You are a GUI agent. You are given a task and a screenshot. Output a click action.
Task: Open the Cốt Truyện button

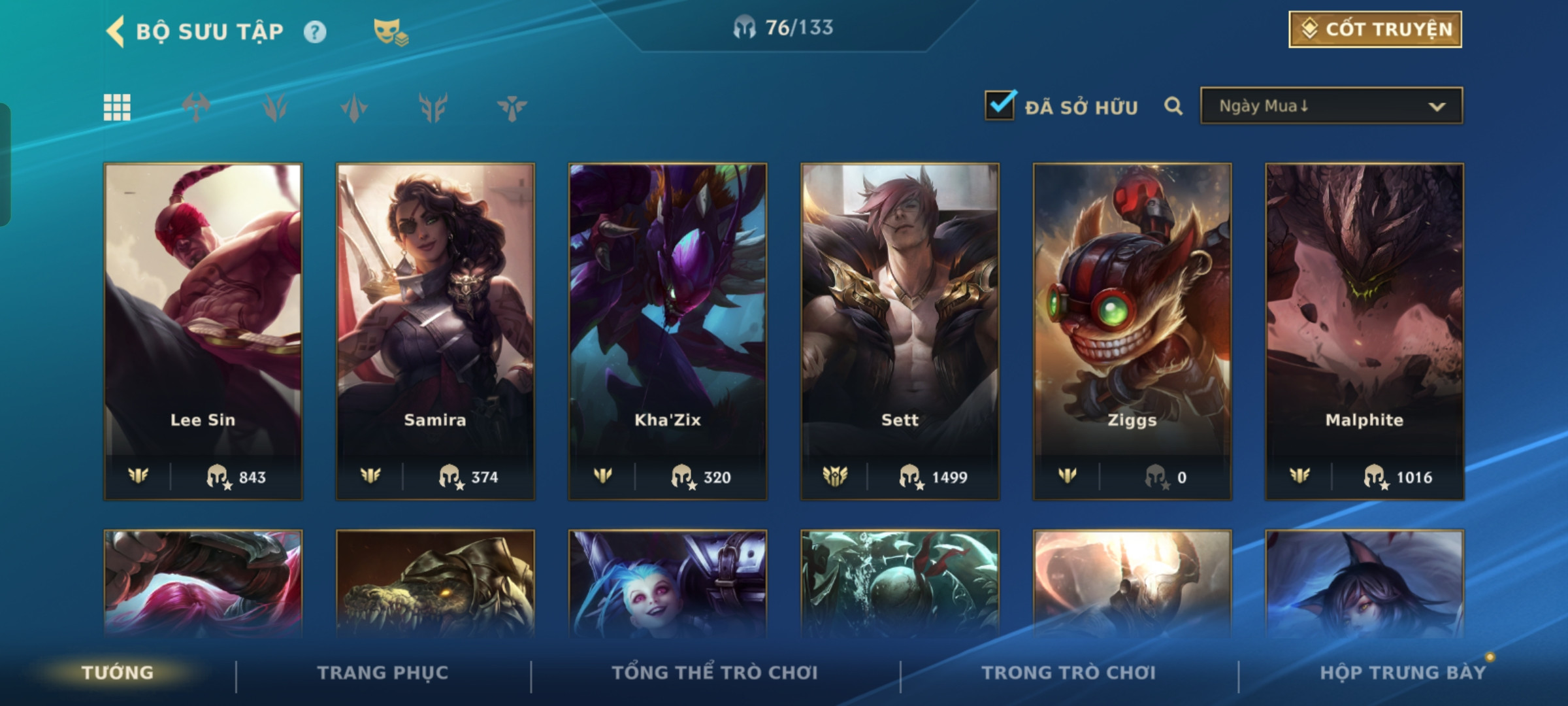coord(1375,29)
